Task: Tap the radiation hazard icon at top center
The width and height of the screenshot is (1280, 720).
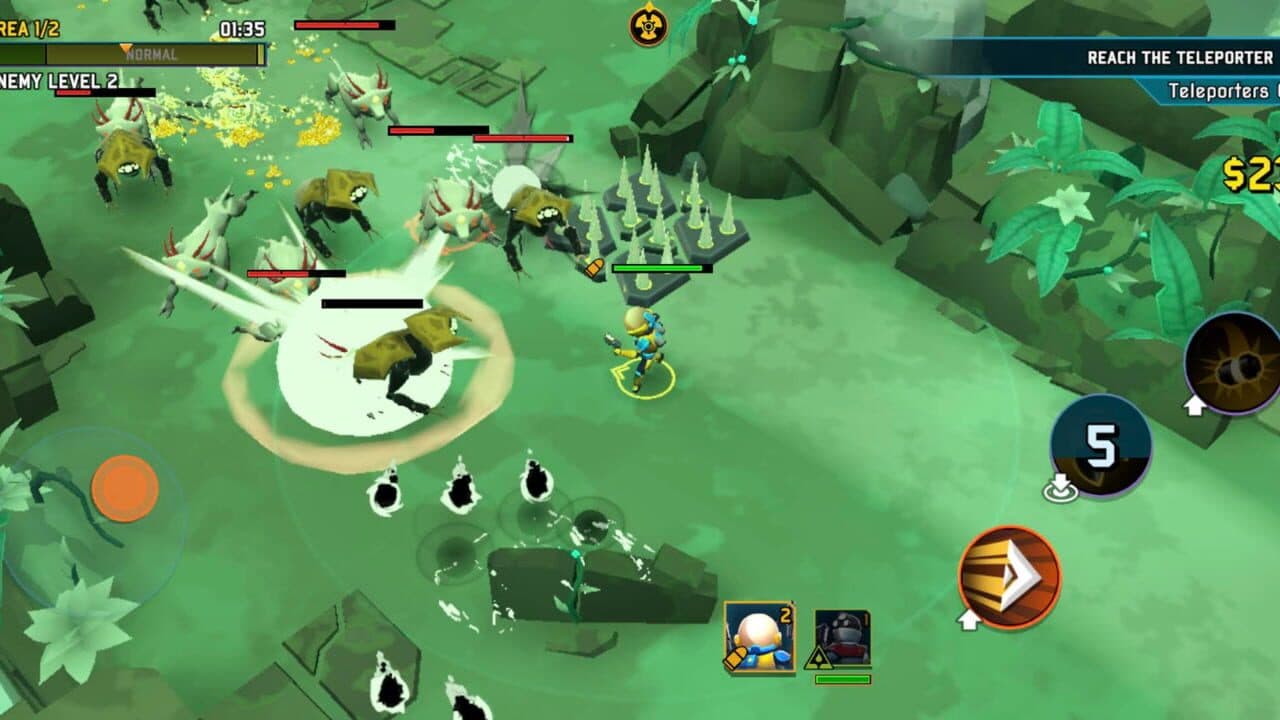Action: click(x=647, y=28)
